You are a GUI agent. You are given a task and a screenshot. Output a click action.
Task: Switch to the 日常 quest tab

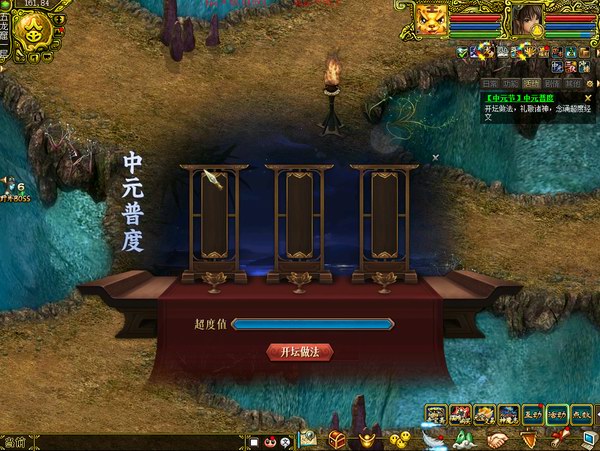point(489,83)
